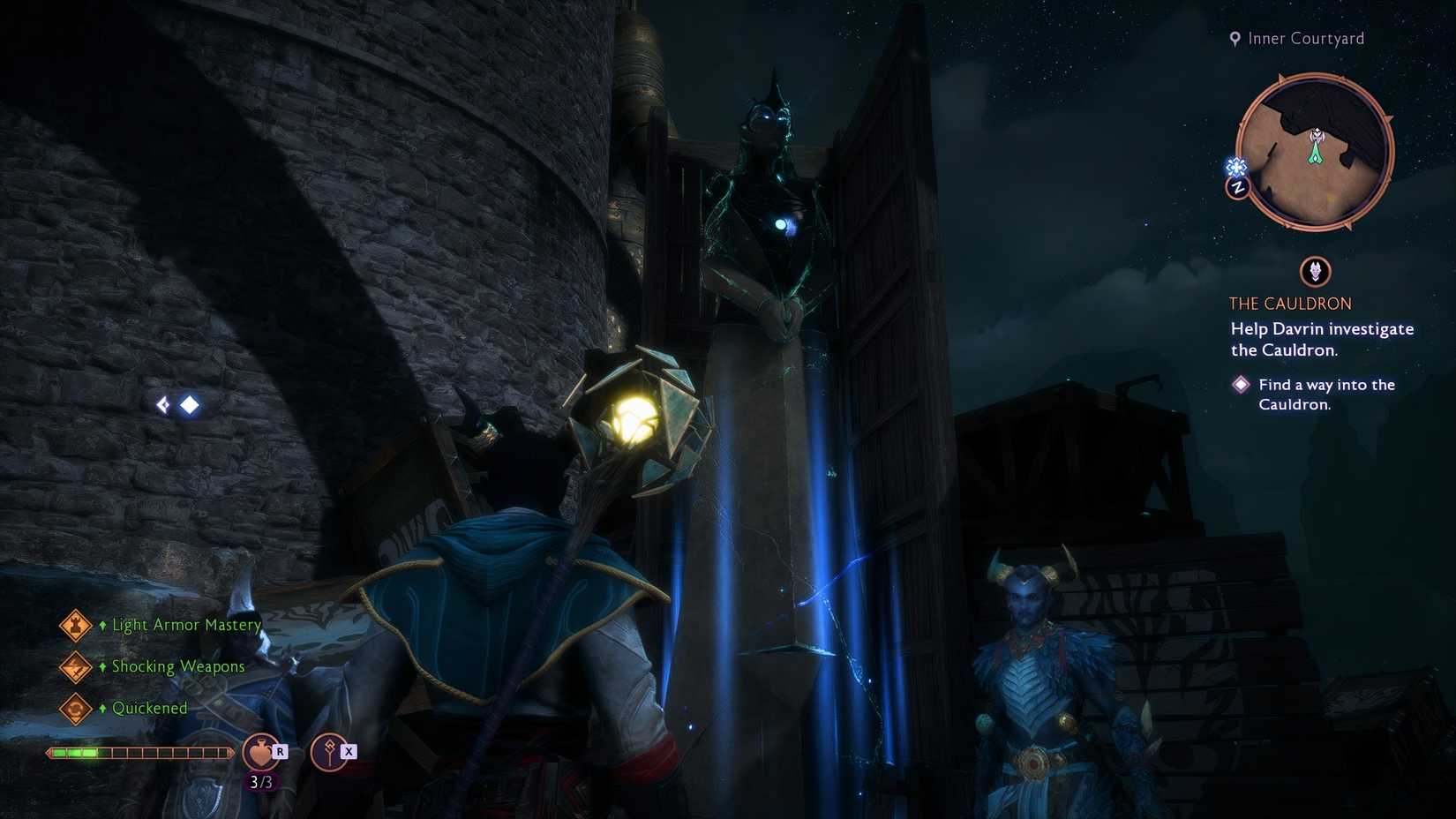Click the Inner Courtyard label
The width and height of the screenshot is (1456, 819).
[x=1304, y=38]
